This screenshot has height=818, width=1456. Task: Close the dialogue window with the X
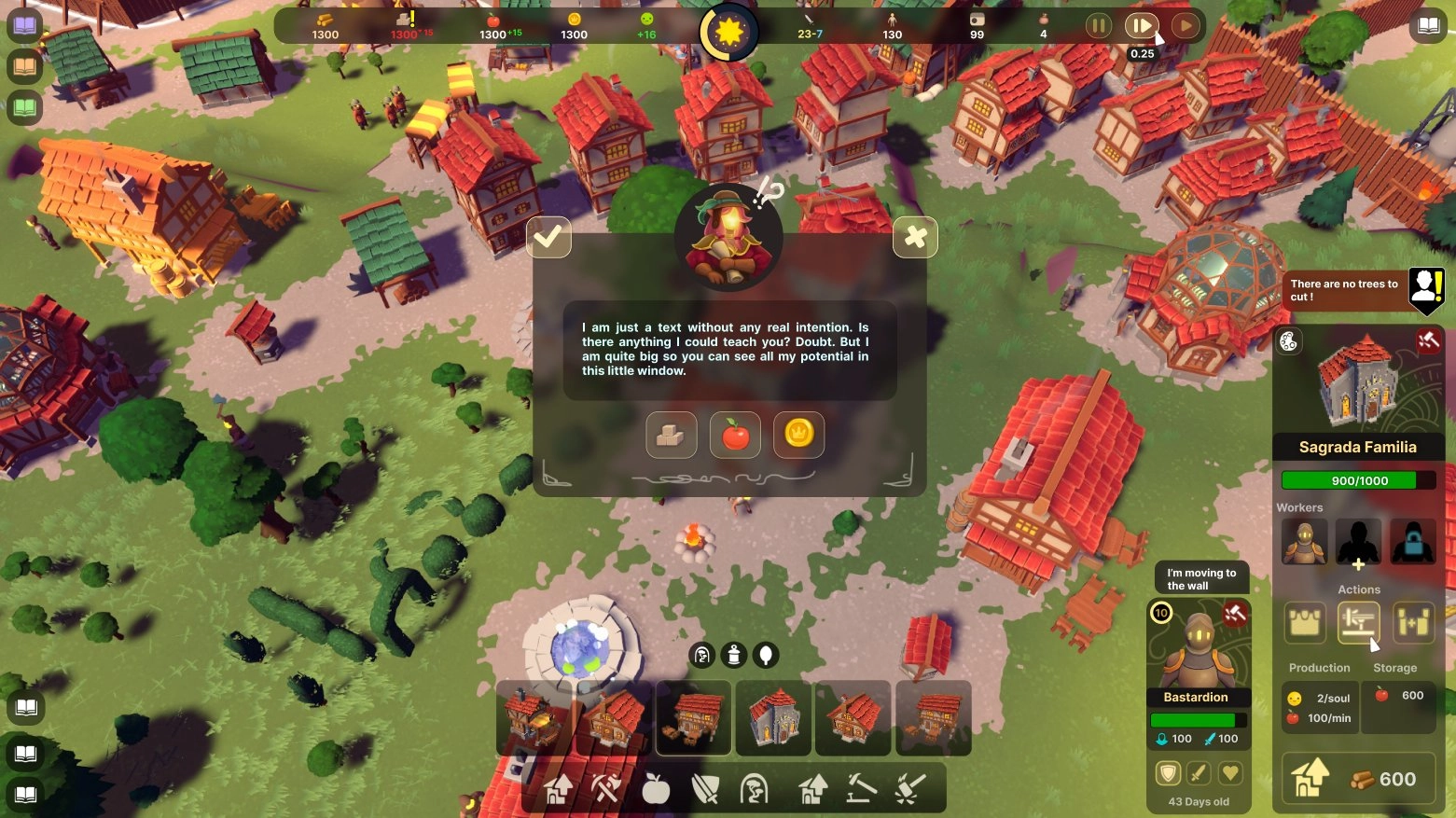click(915, 238)
